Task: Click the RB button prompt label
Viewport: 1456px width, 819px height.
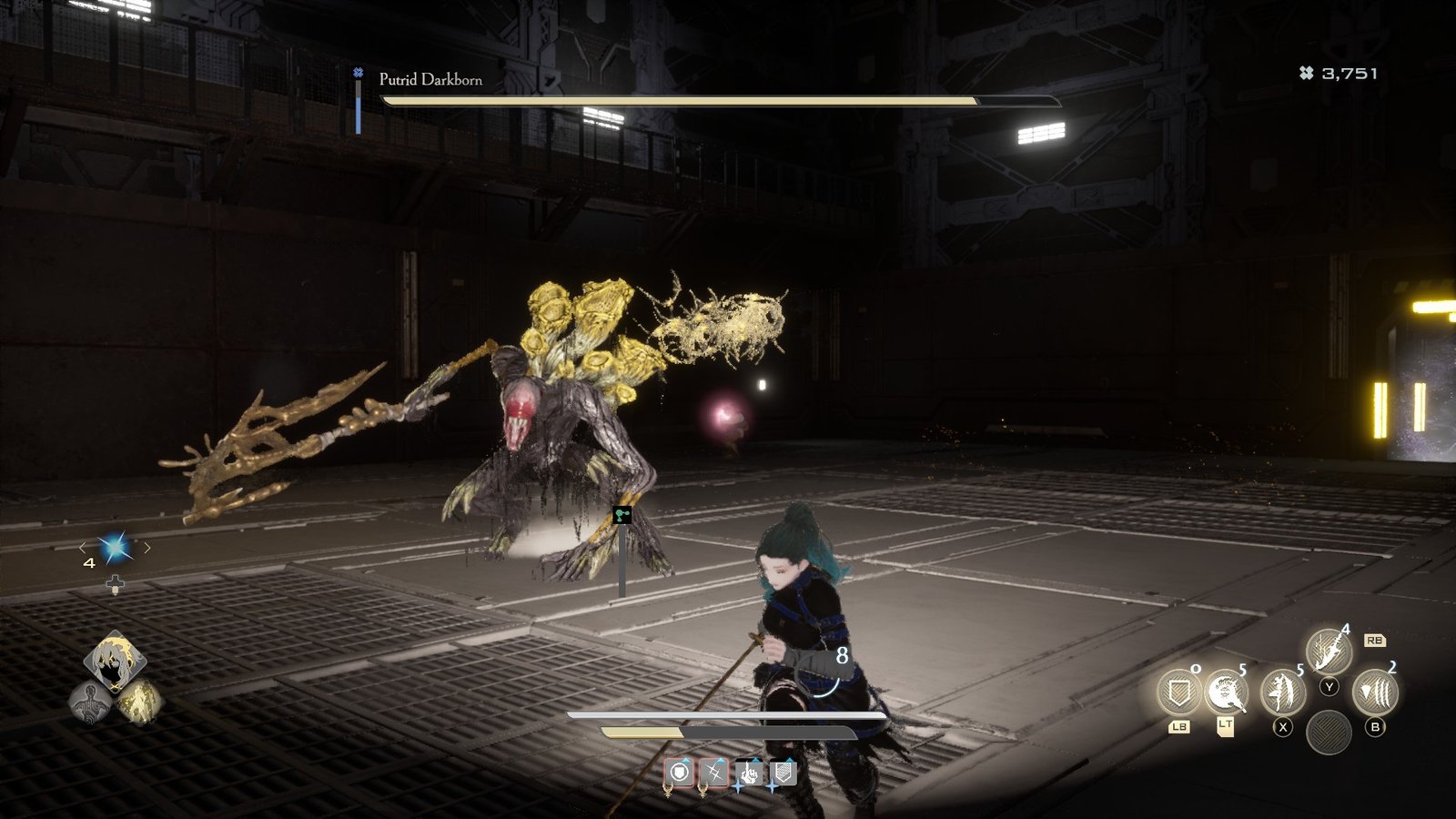Action: [1376, 641]
